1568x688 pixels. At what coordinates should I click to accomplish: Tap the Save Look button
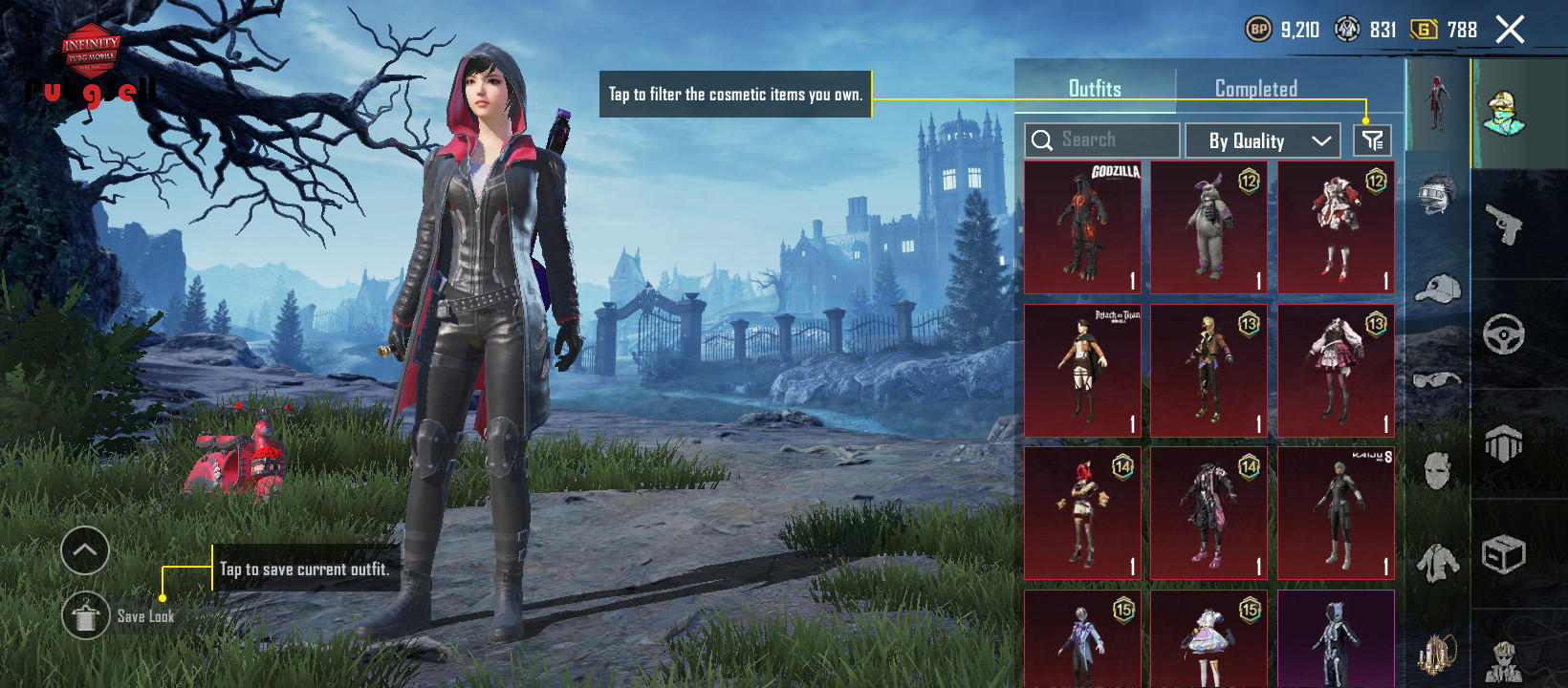[x=86, y=615]
